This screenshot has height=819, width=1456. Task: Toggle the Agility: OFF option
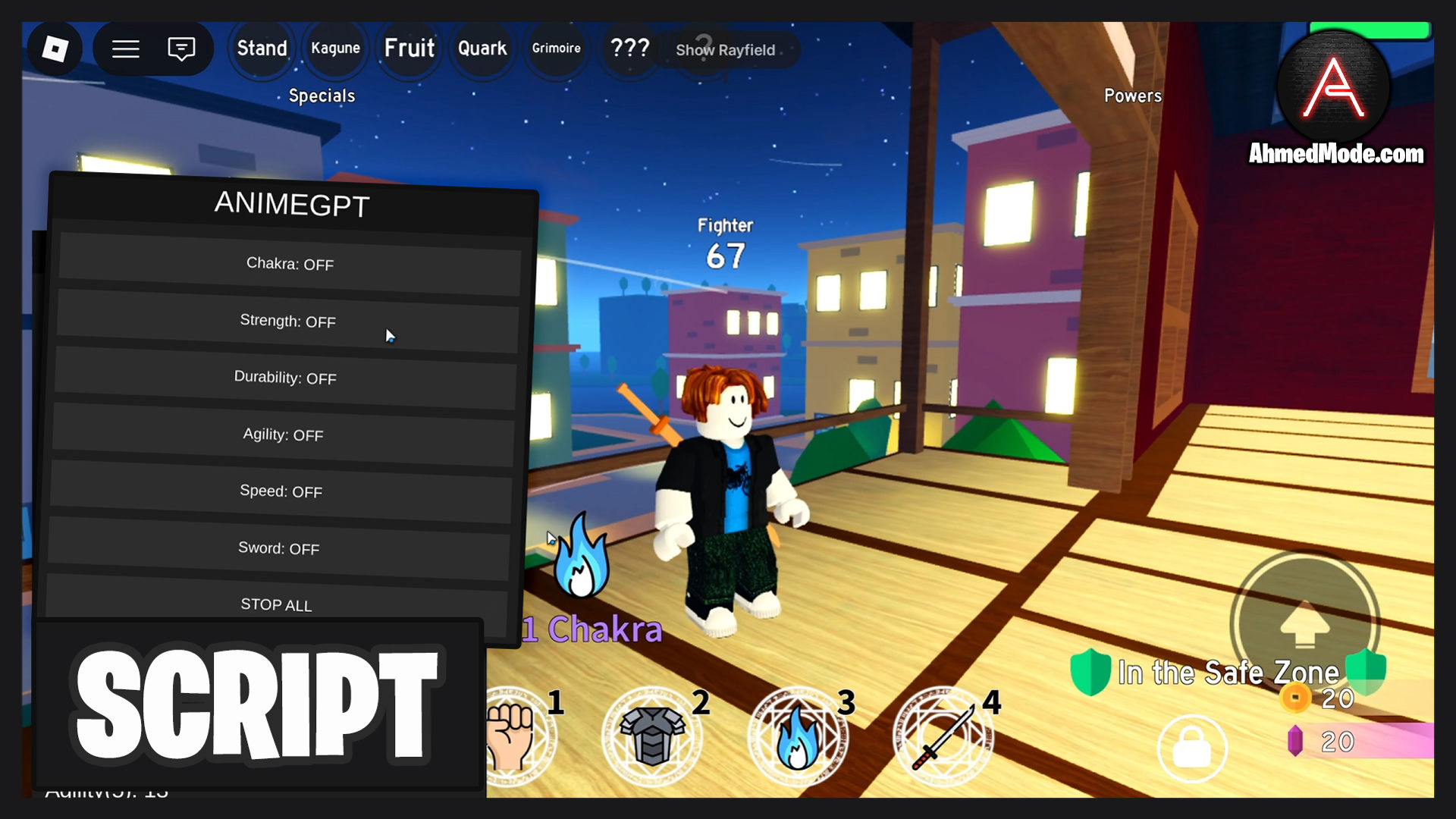point(283,435)
